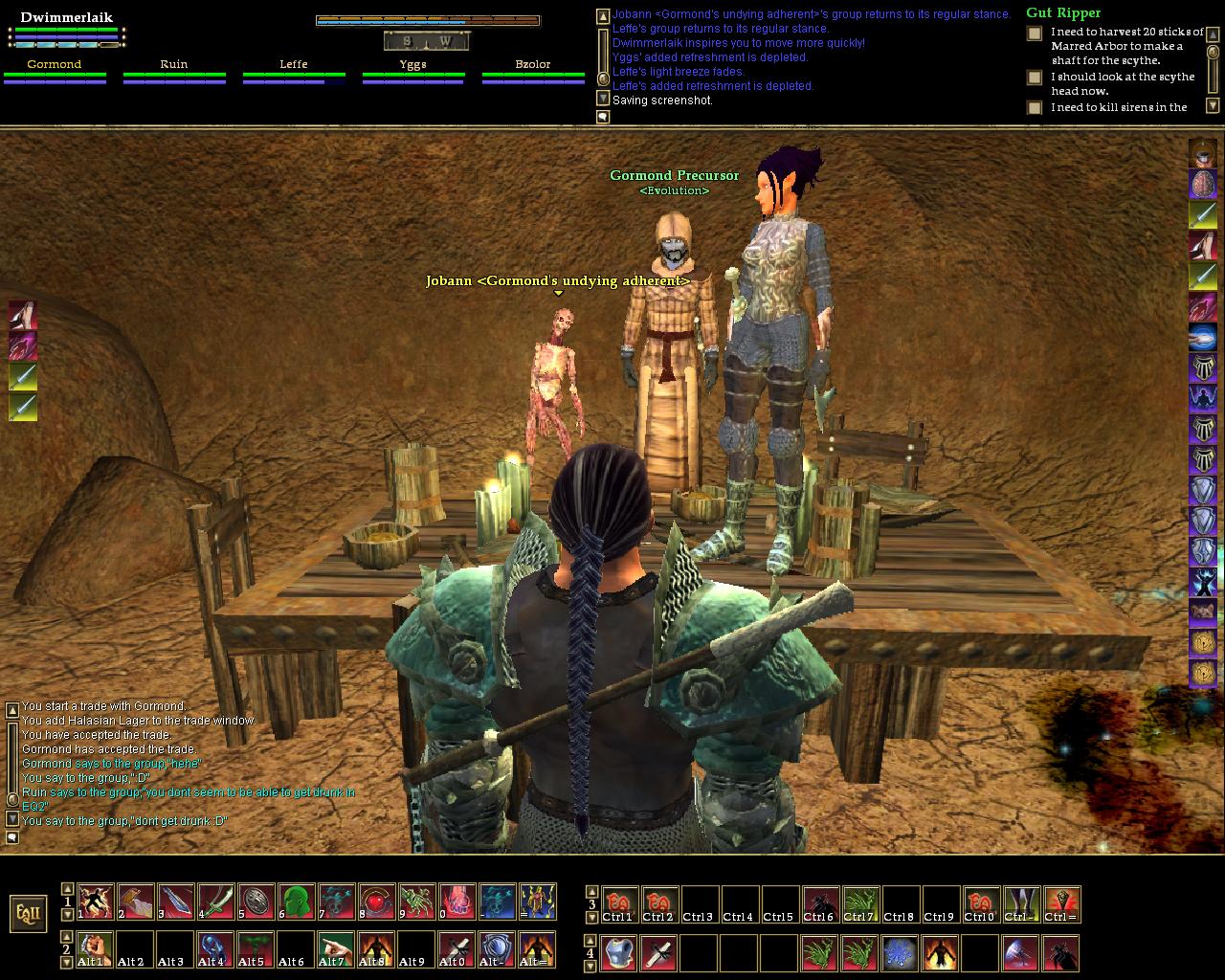Select group member Gormond

(x=55, y=64)
